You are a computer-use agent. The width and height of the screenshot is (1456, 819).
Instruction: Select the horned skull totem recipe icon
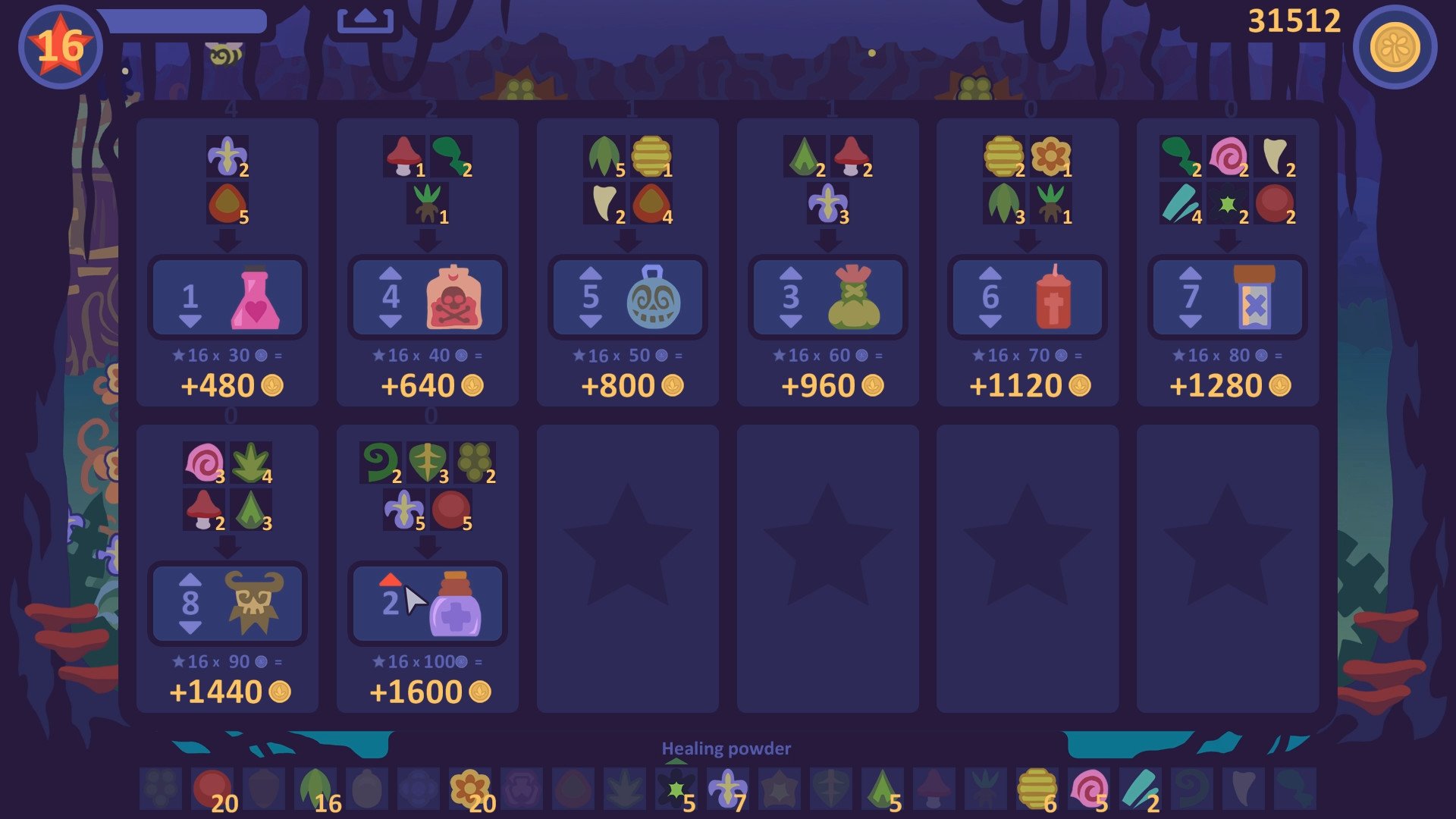255,604
